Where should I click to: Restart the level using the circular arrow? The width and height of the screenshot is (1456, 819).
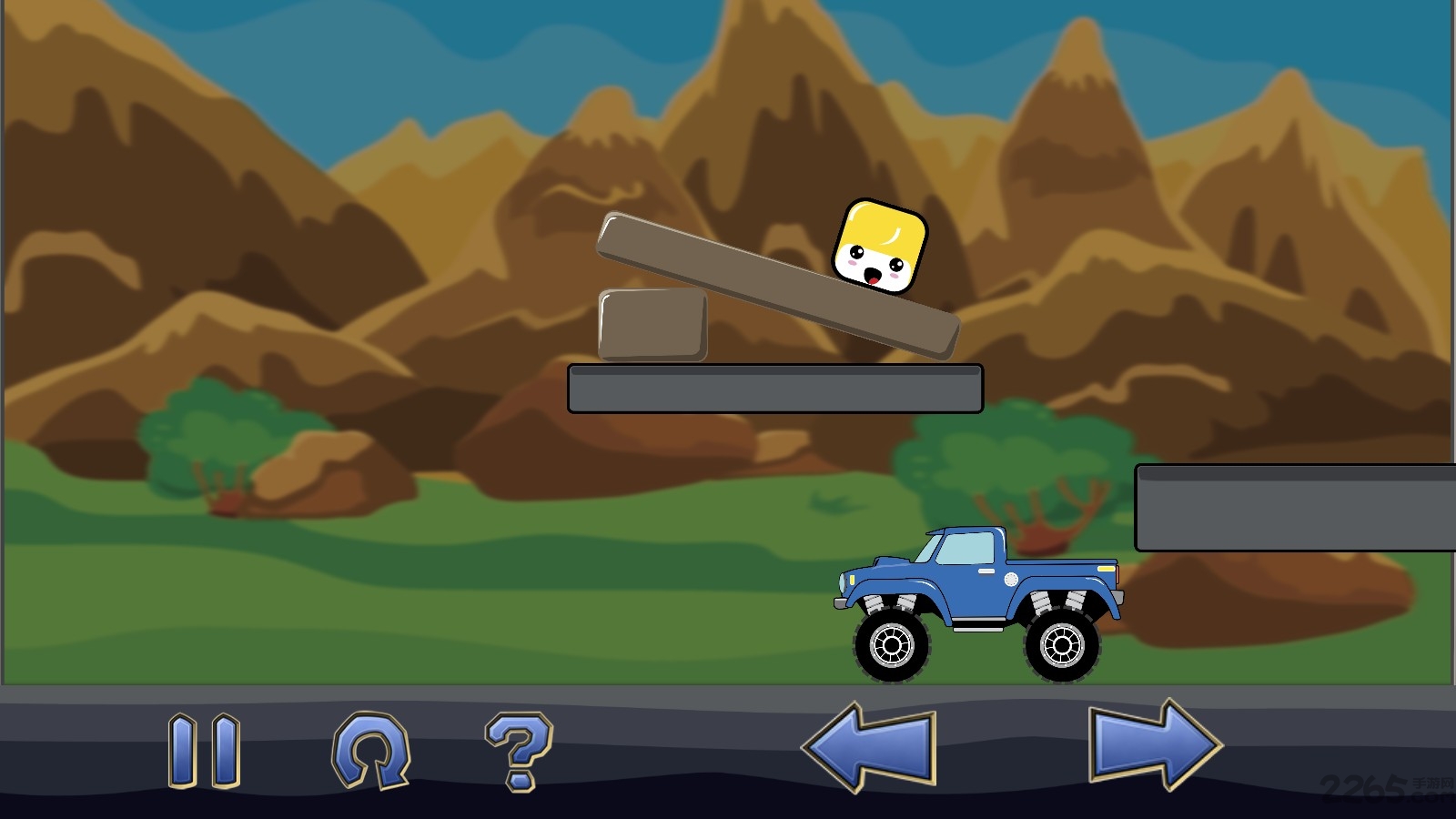click(x=370, y=750)
